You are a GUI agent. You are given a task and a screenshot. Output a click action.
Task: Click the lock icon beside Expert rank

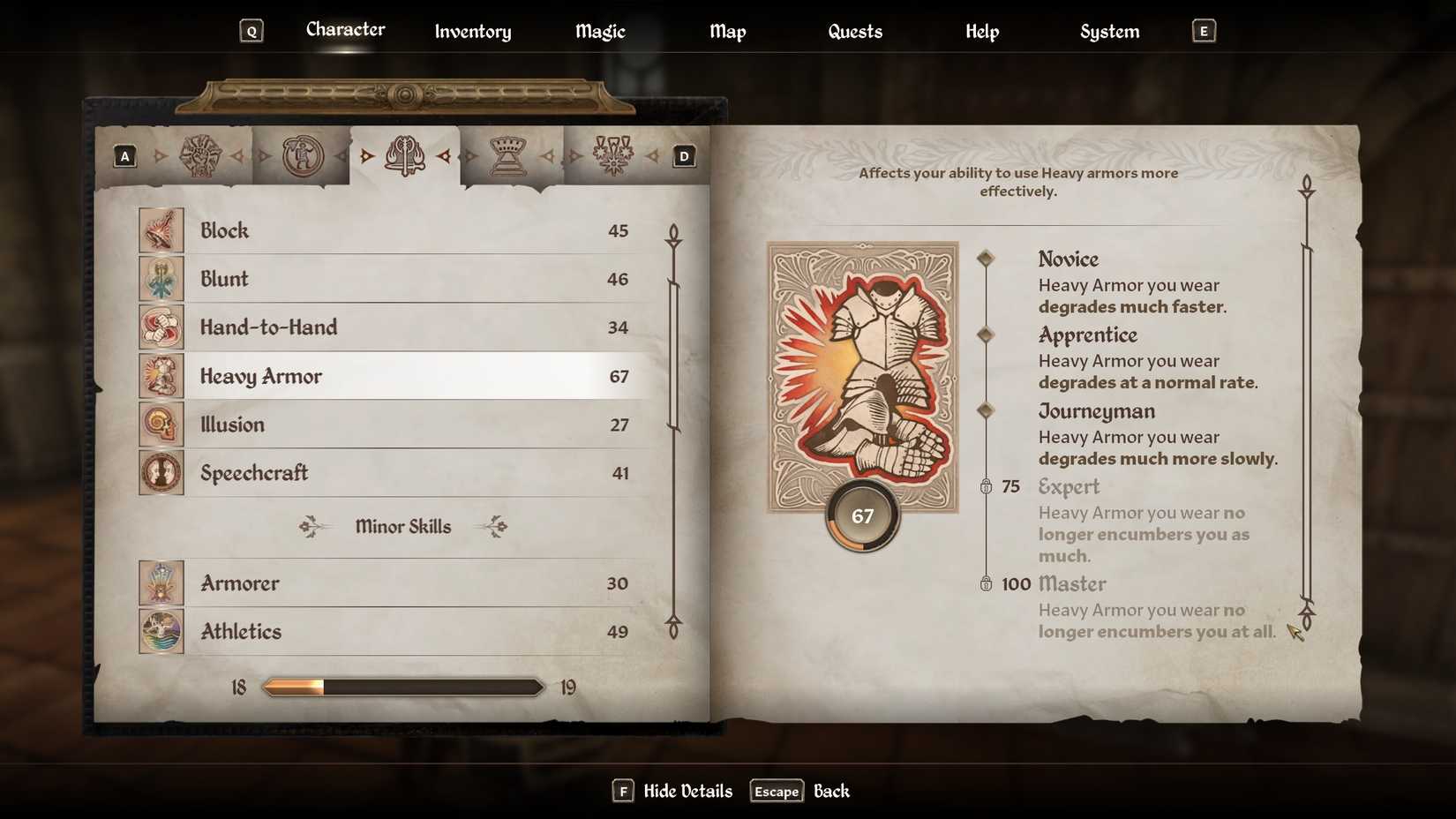[x=986, y=485]
